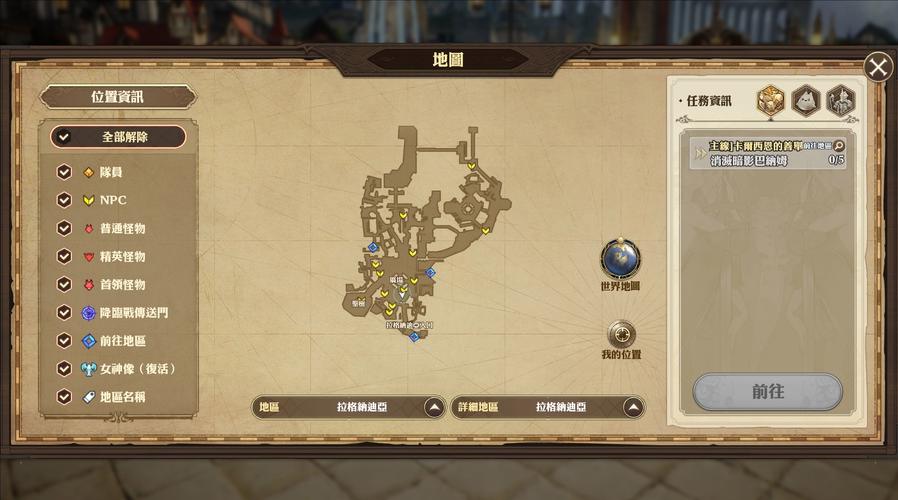Toggle the 地區名稱 filter
The width and height of the screenshot is (898, 500).
click(64, 396)
